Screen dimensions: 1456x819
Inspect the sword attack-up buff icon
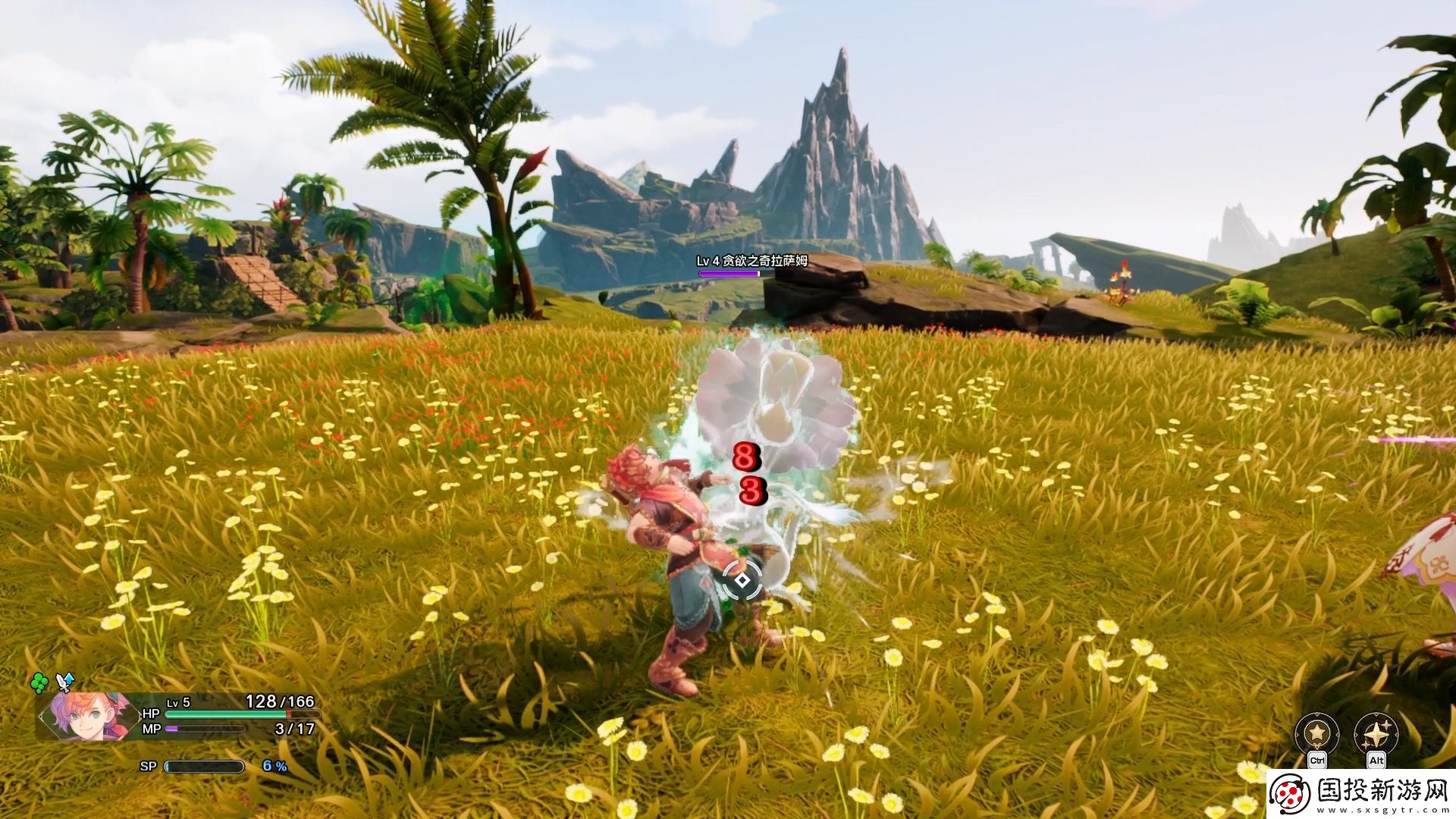[66, 681]
